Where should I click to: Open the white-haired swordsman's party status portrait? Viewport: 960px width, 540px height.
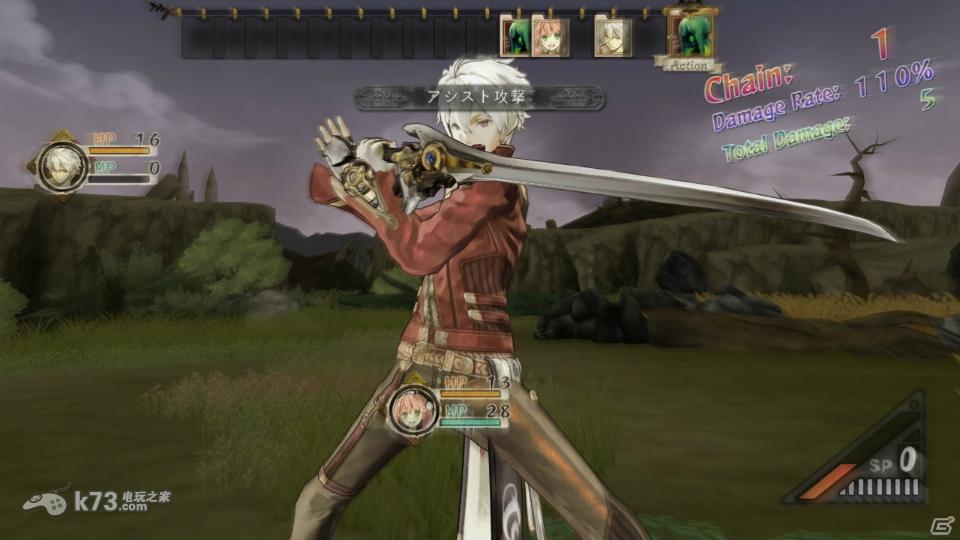tap(62, 165)
